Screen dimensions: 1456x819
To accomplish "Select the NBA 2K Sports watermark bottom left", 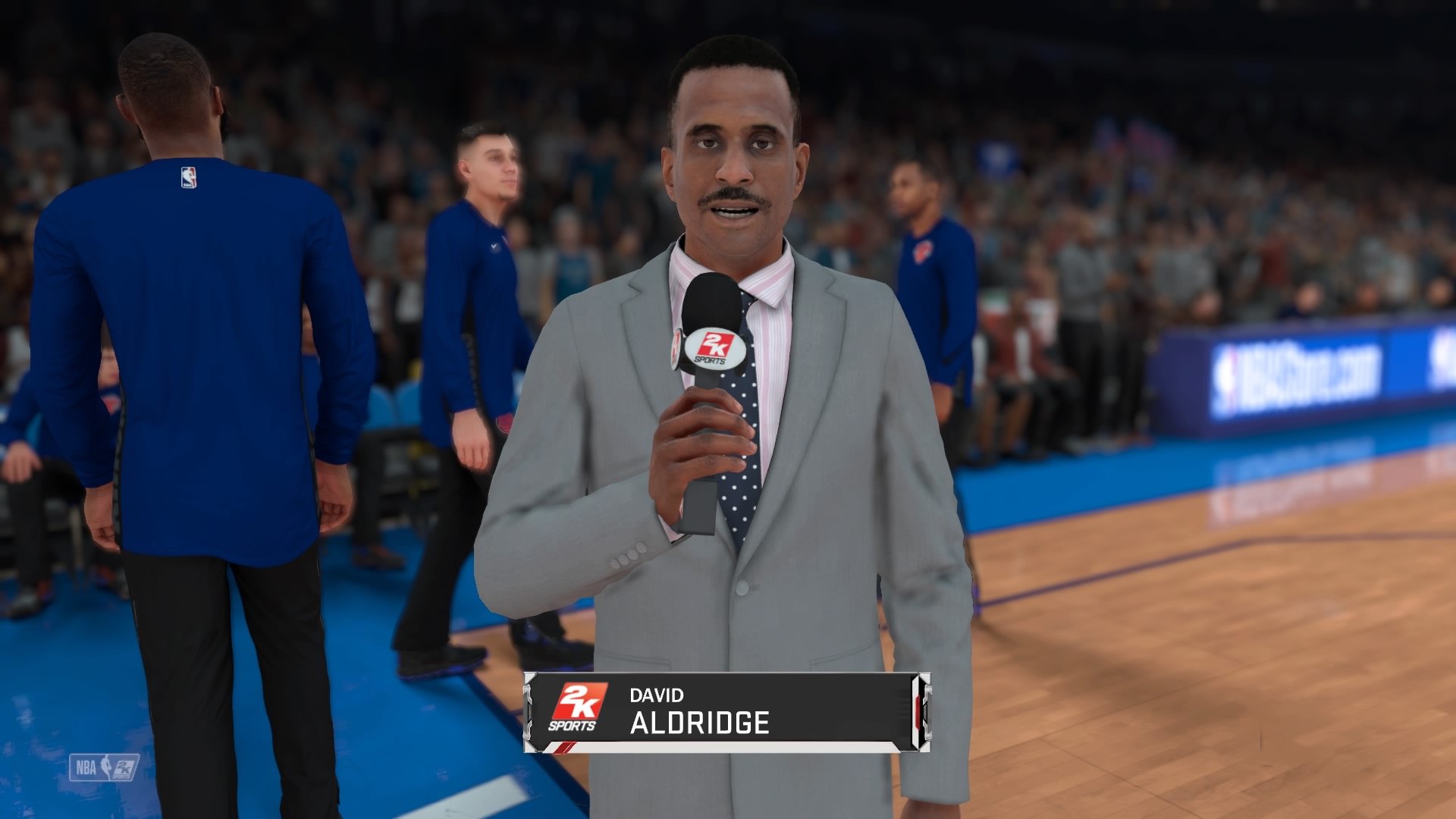I will pos(105,766).
